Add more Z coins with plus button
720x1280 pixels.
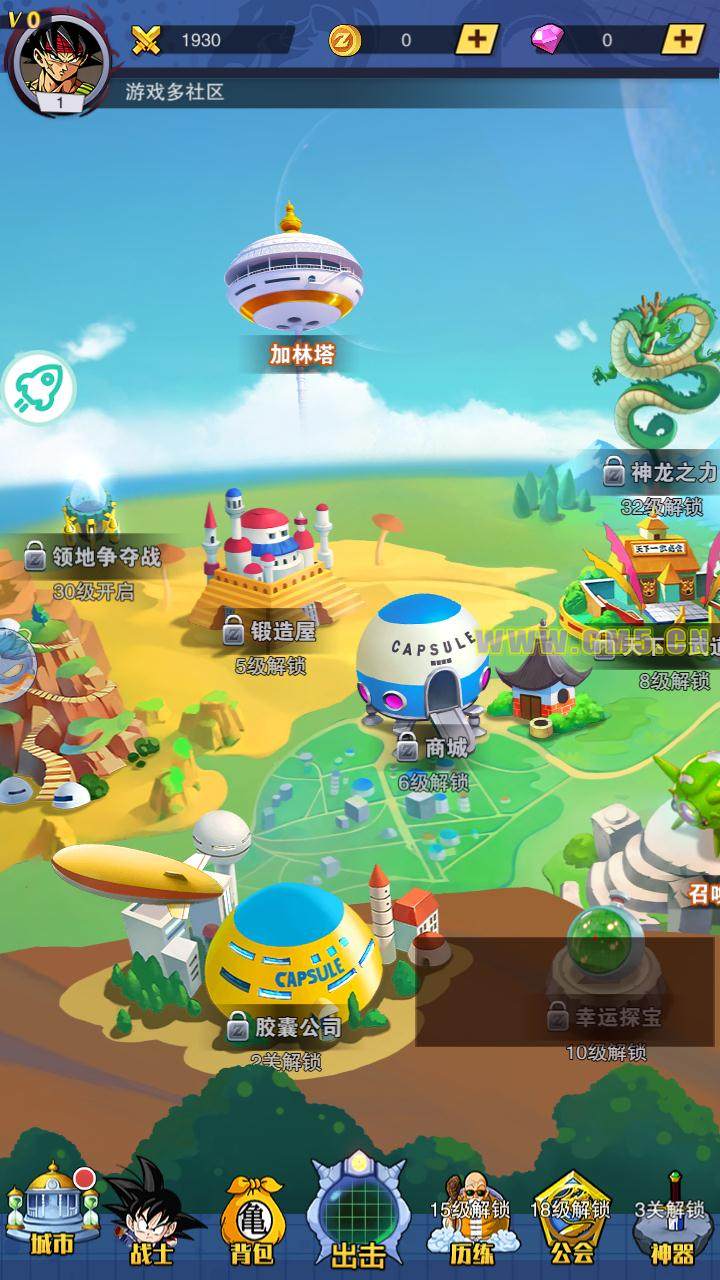[477, 39]
